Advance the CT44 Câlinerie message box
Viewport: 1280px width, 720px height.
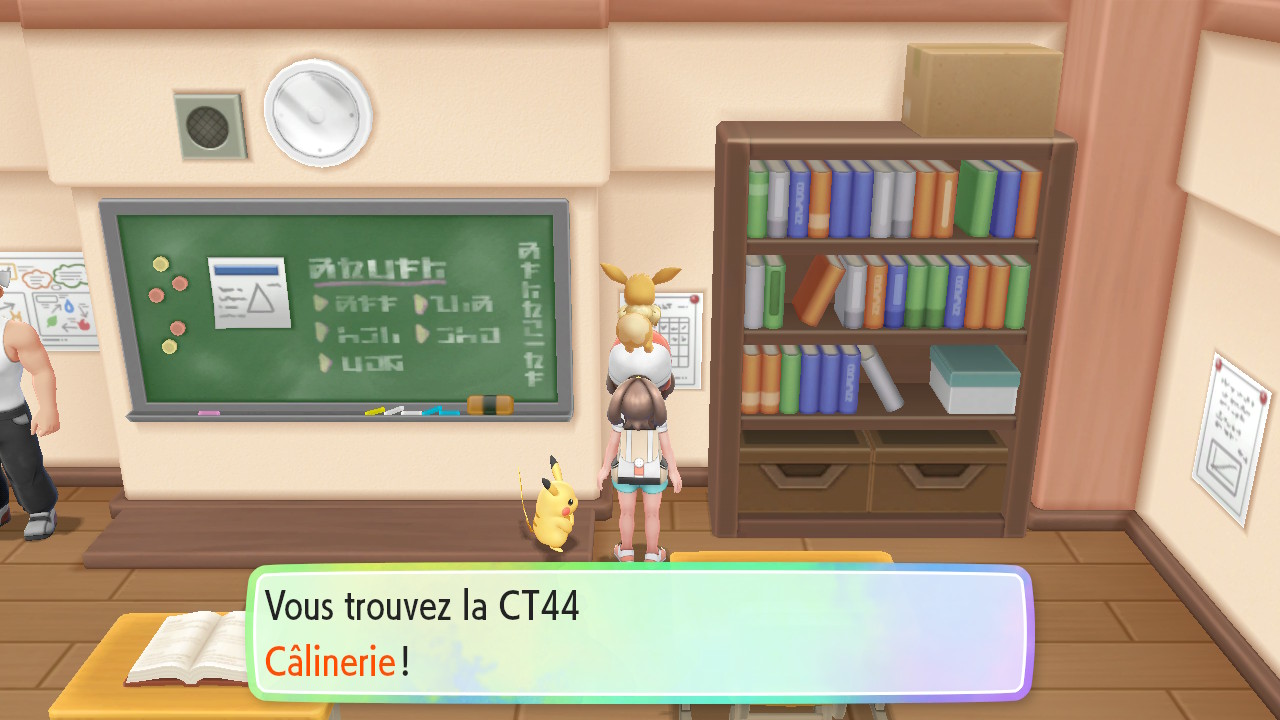click(x=640, y=633)
